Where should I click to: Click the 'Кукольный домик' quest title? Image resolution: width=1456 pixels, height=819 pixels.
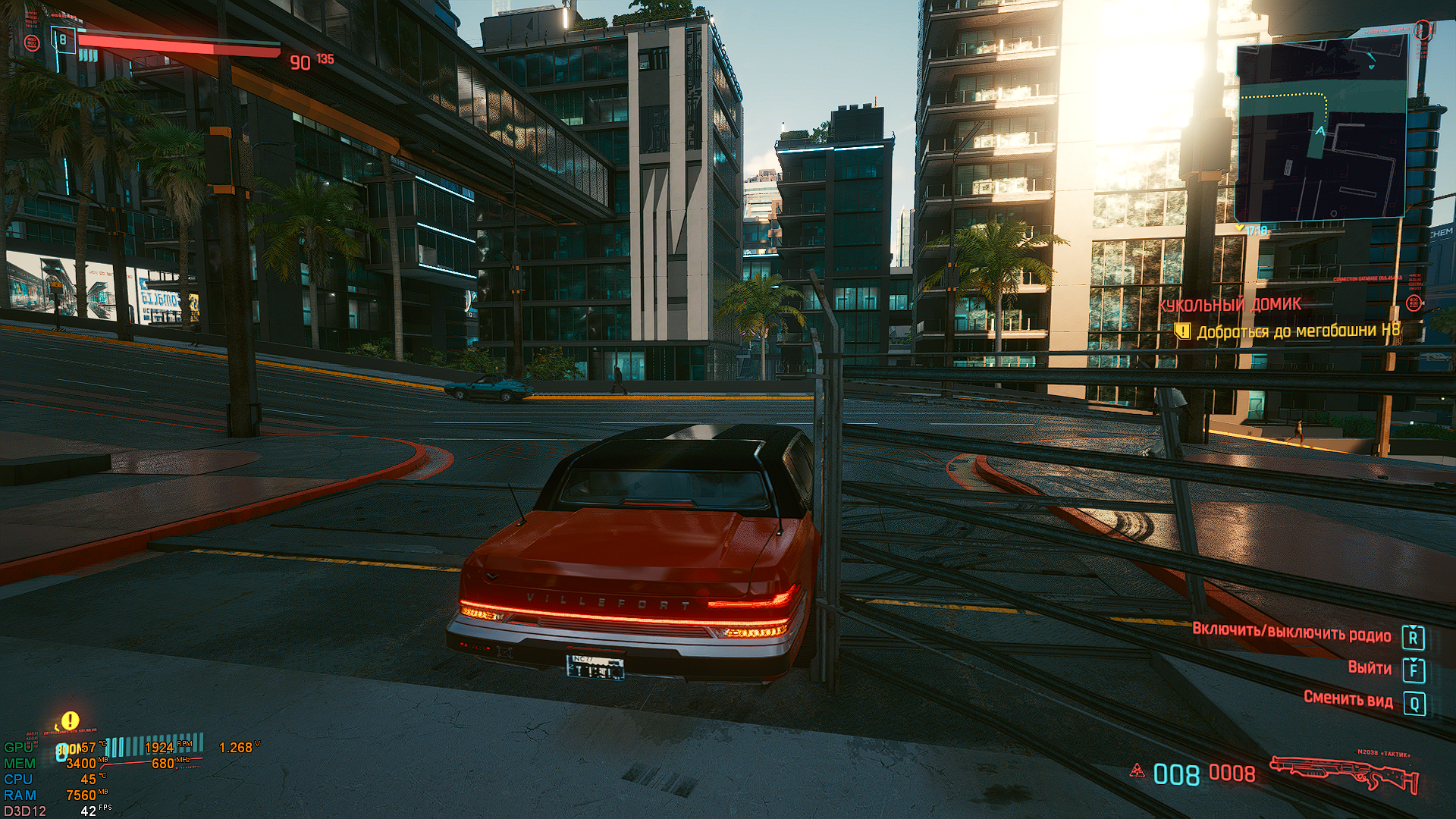tap(1229, 304)
